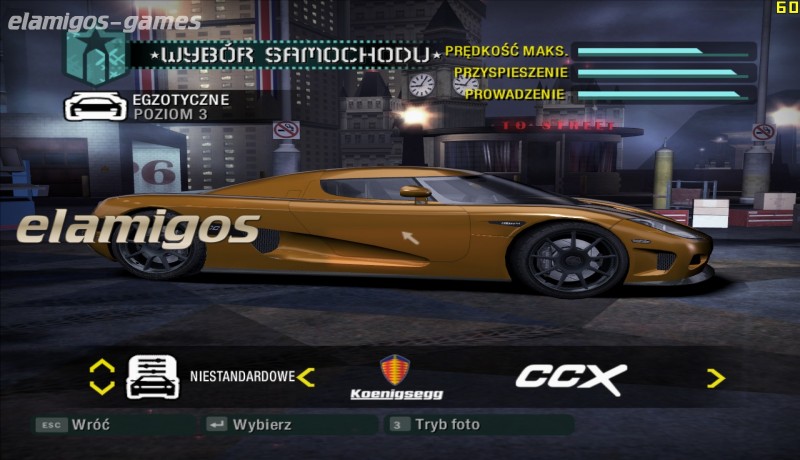Choose the CCX model name
The width and height of the screenshot is (800, 460).
pyautogui.click(x=570, y=378)
